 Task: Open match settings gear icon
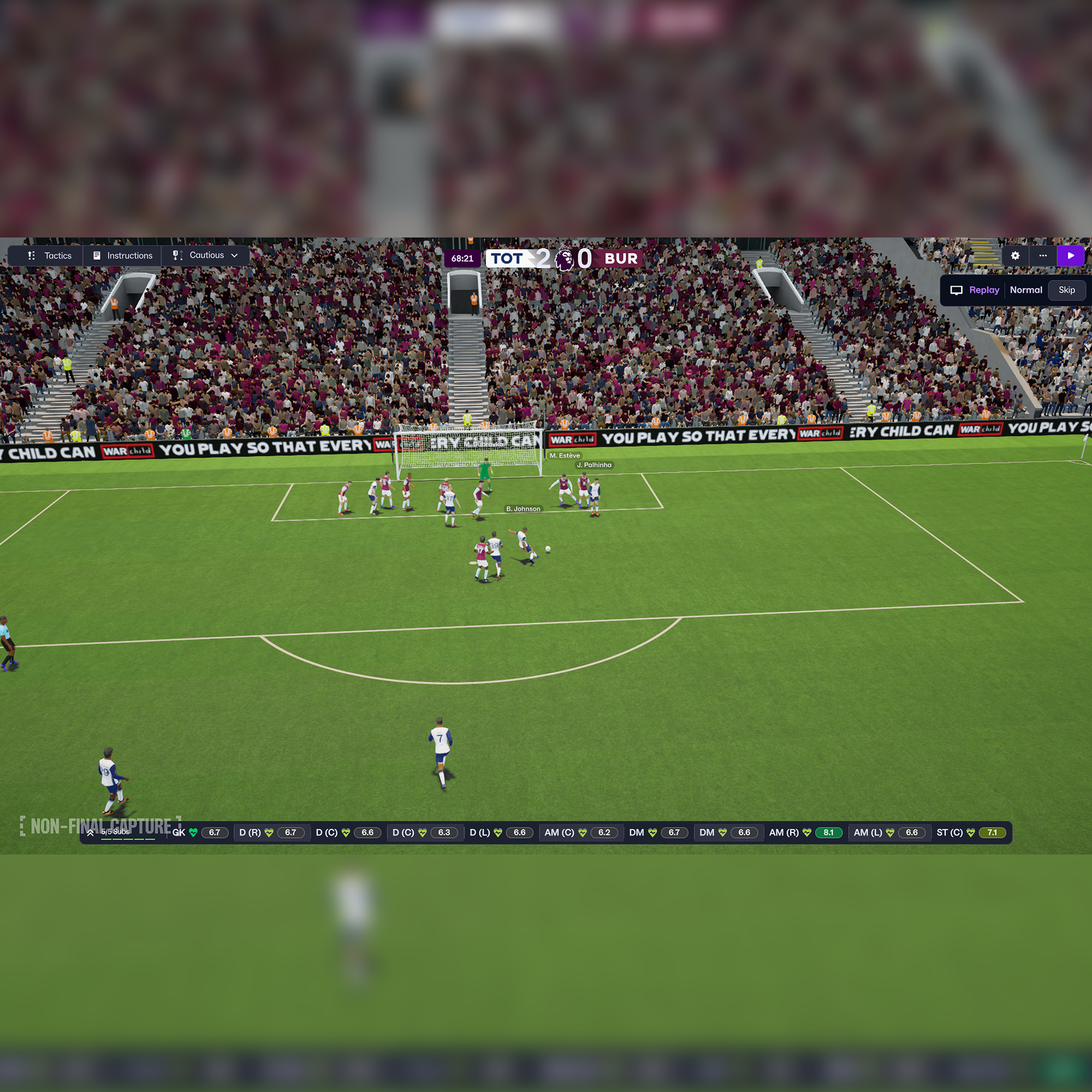[1015, 256]
